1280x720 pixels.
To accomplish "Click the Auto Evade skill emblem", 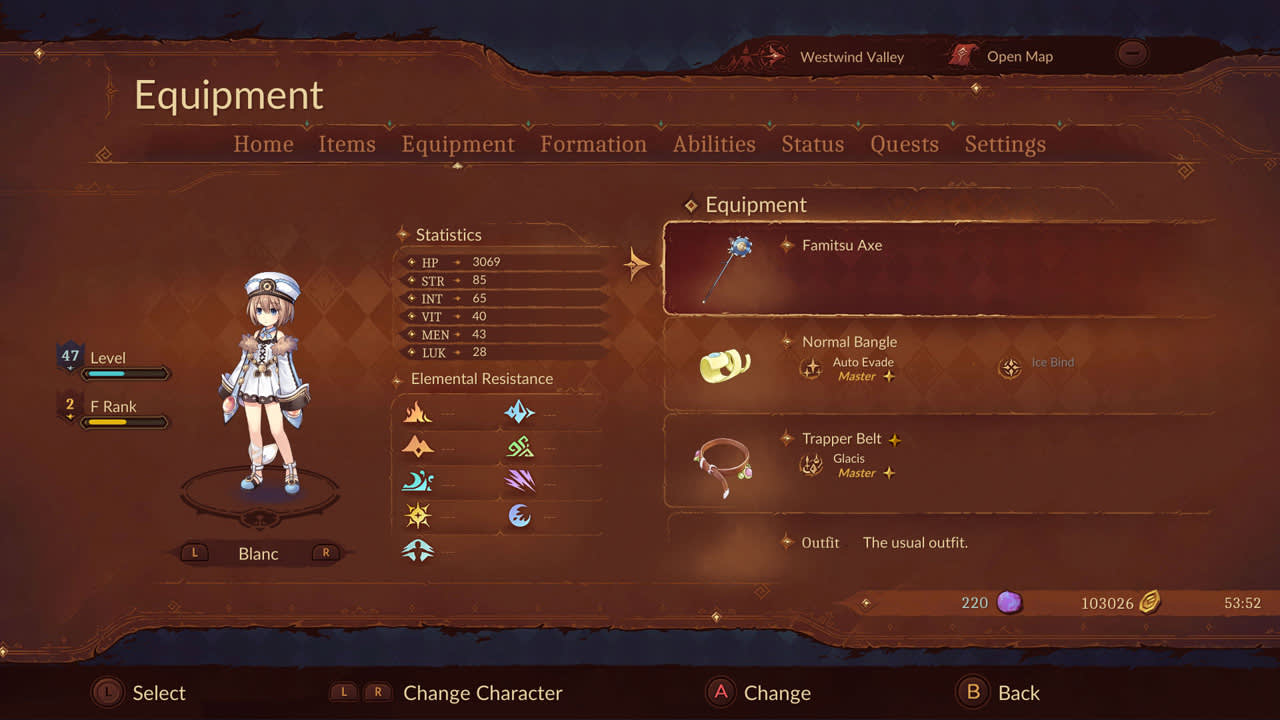I will pos(812,369).
